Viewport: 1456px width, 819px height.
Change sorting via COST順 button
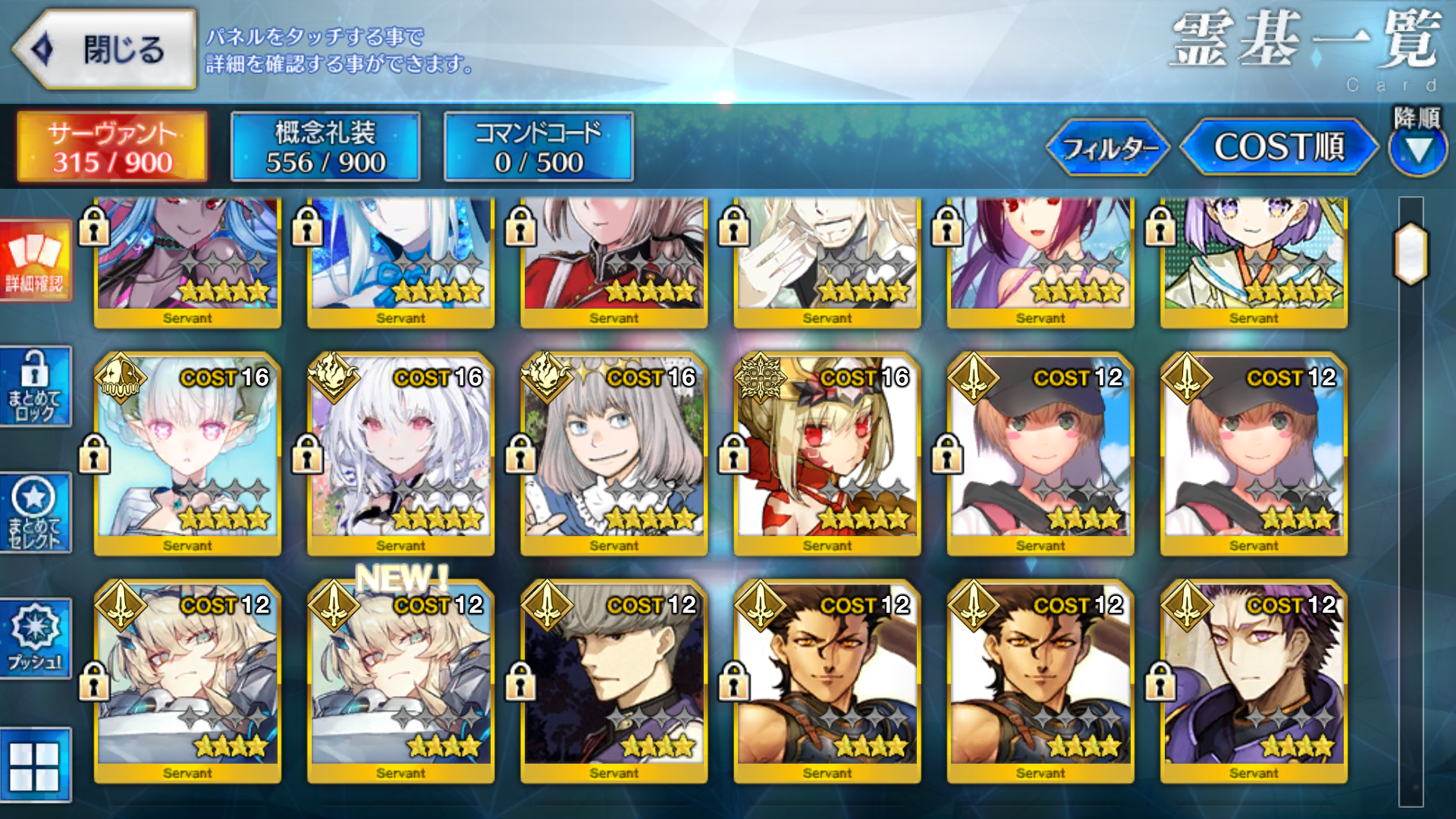coord(1279,147)
